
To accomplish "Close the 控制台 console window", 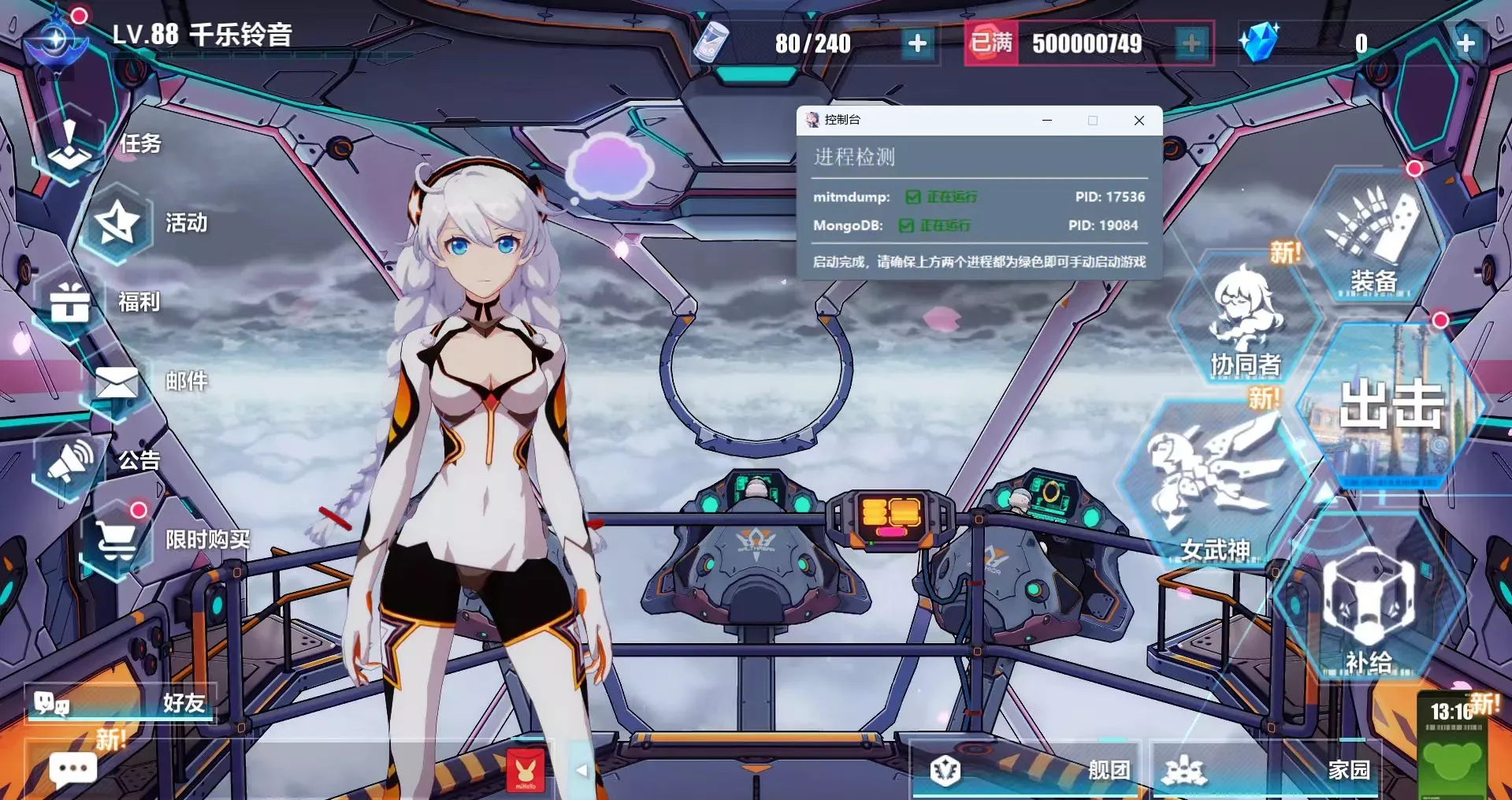I will tap(1139, 121).
